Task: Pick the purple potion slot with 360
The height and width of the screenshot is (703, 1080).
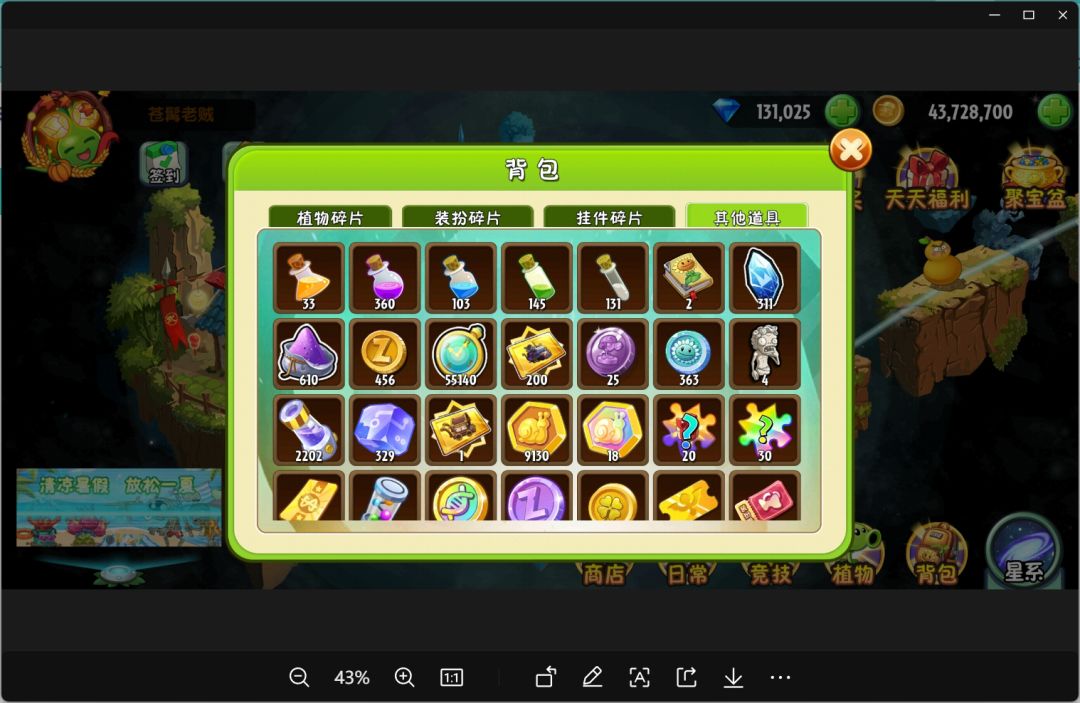Action: click(384, 277)
